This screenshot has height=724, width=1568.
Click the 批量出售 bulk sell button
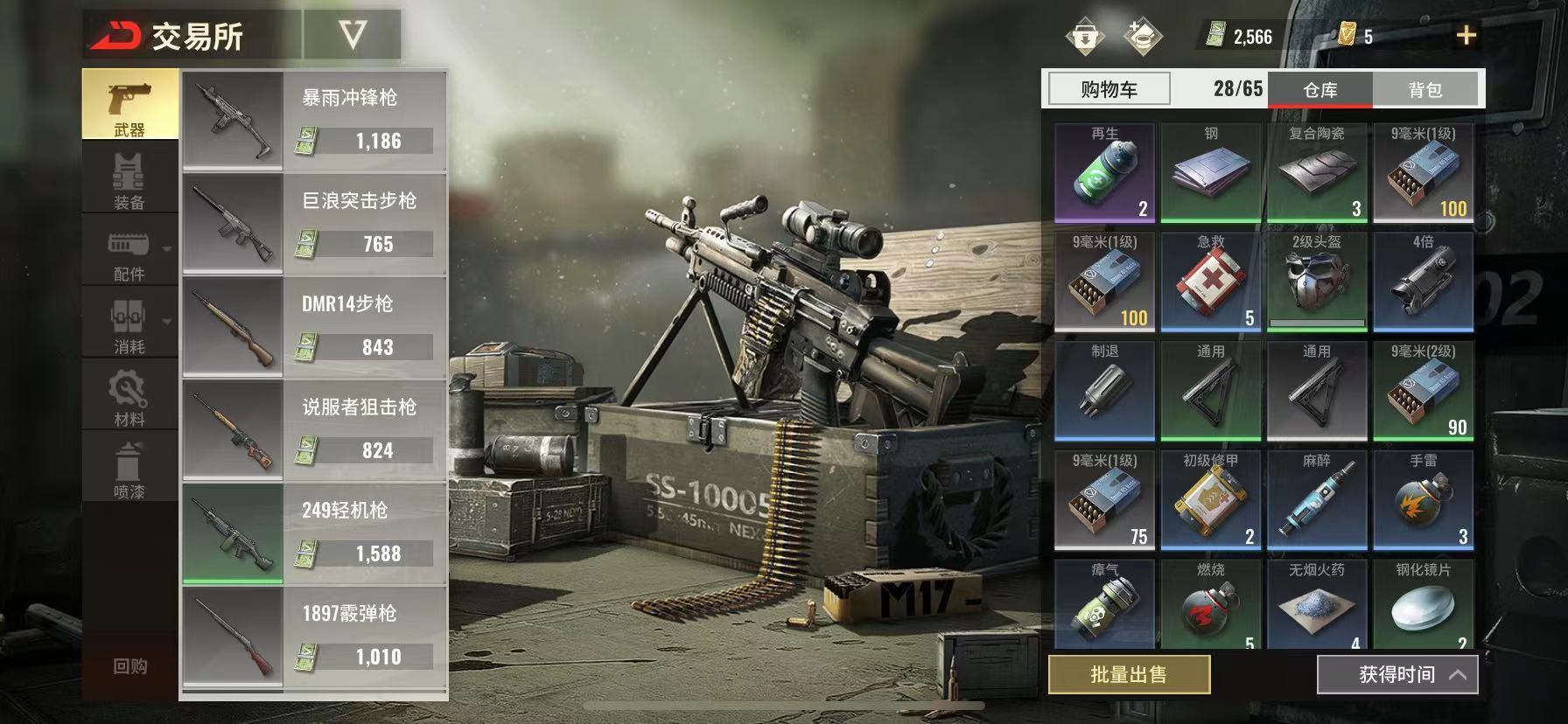[x=1129, y=674]
